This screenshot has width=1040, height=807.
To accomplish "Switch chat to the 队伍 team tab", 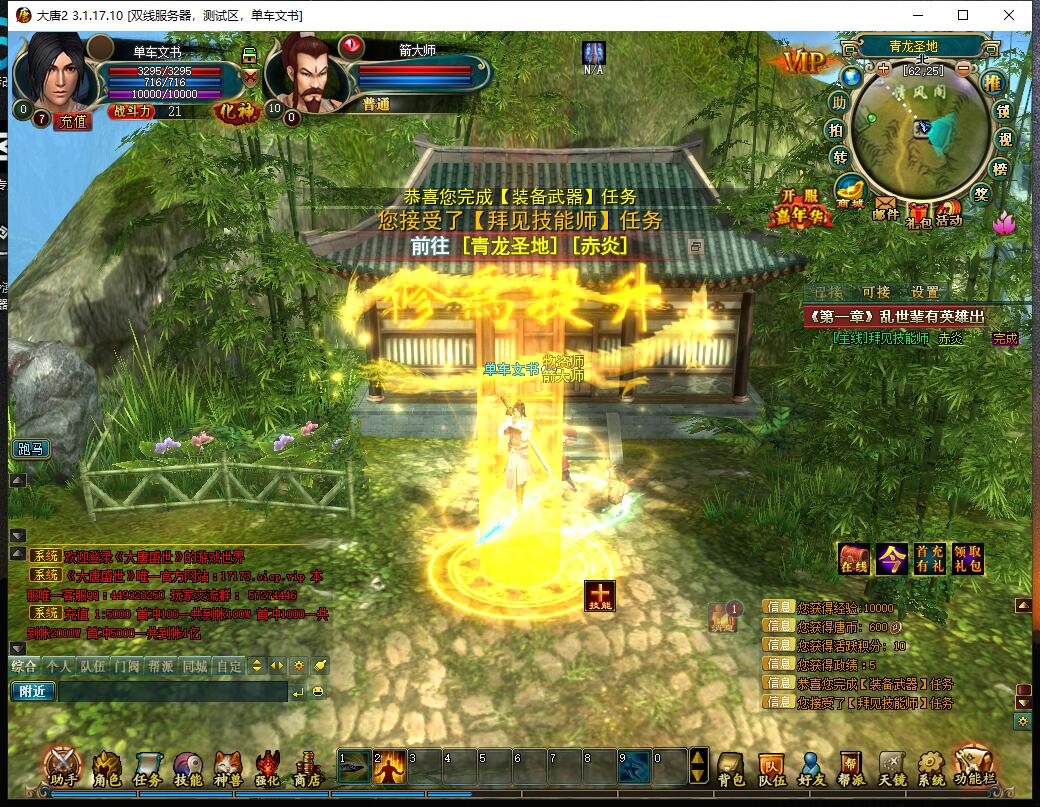I will click(x=92, y=666).
